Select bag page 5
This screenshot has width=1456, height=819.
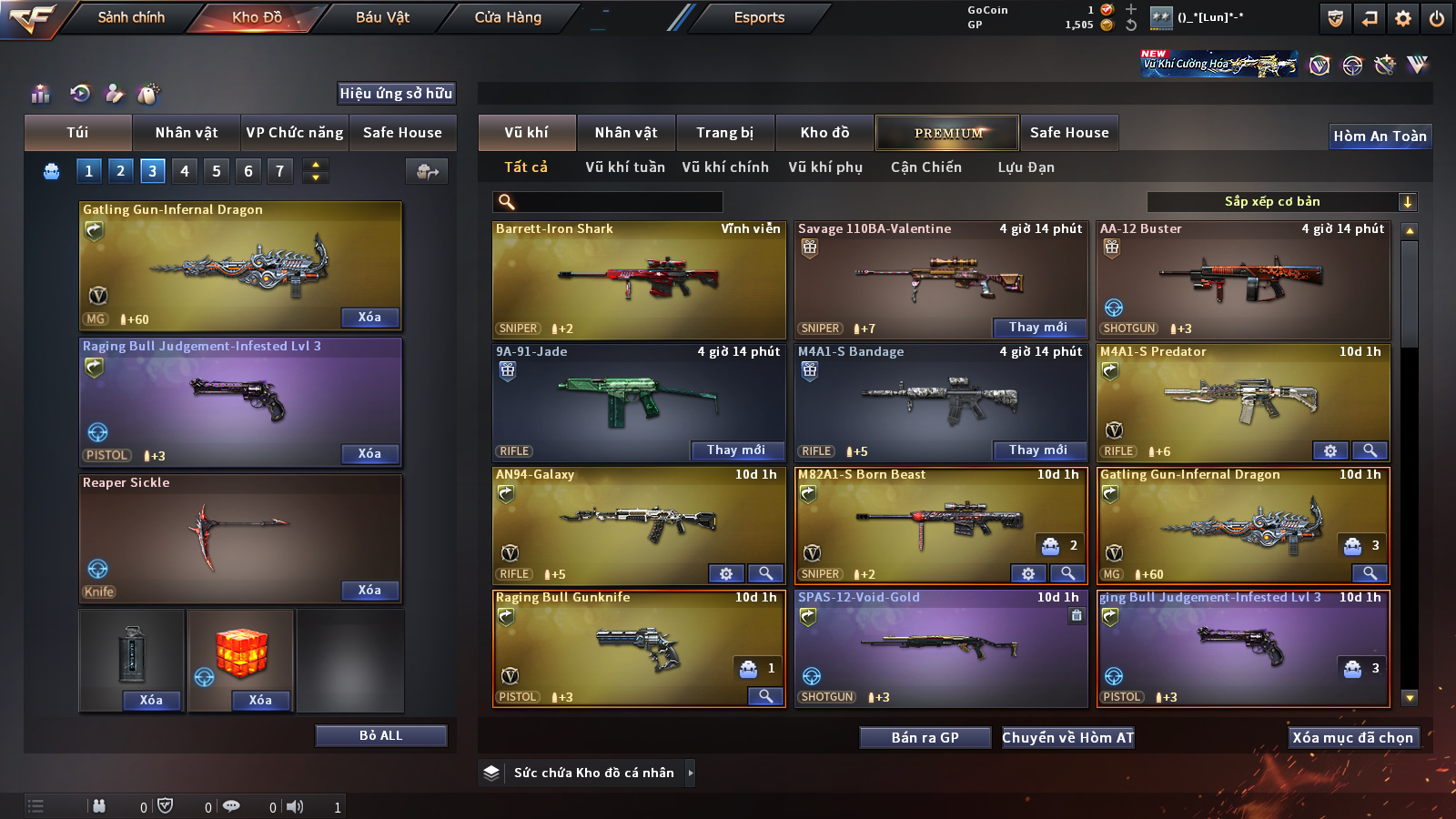tap(217, 171)
